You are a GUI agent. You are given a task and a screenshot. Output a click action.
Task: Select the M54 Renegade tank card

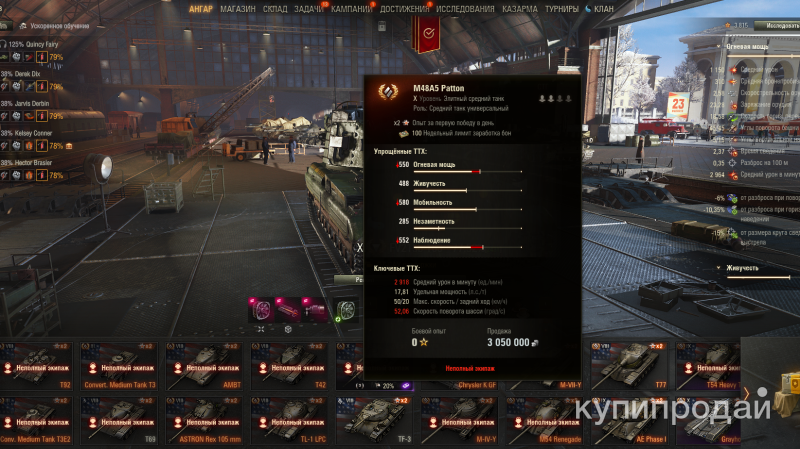(545, 418)
